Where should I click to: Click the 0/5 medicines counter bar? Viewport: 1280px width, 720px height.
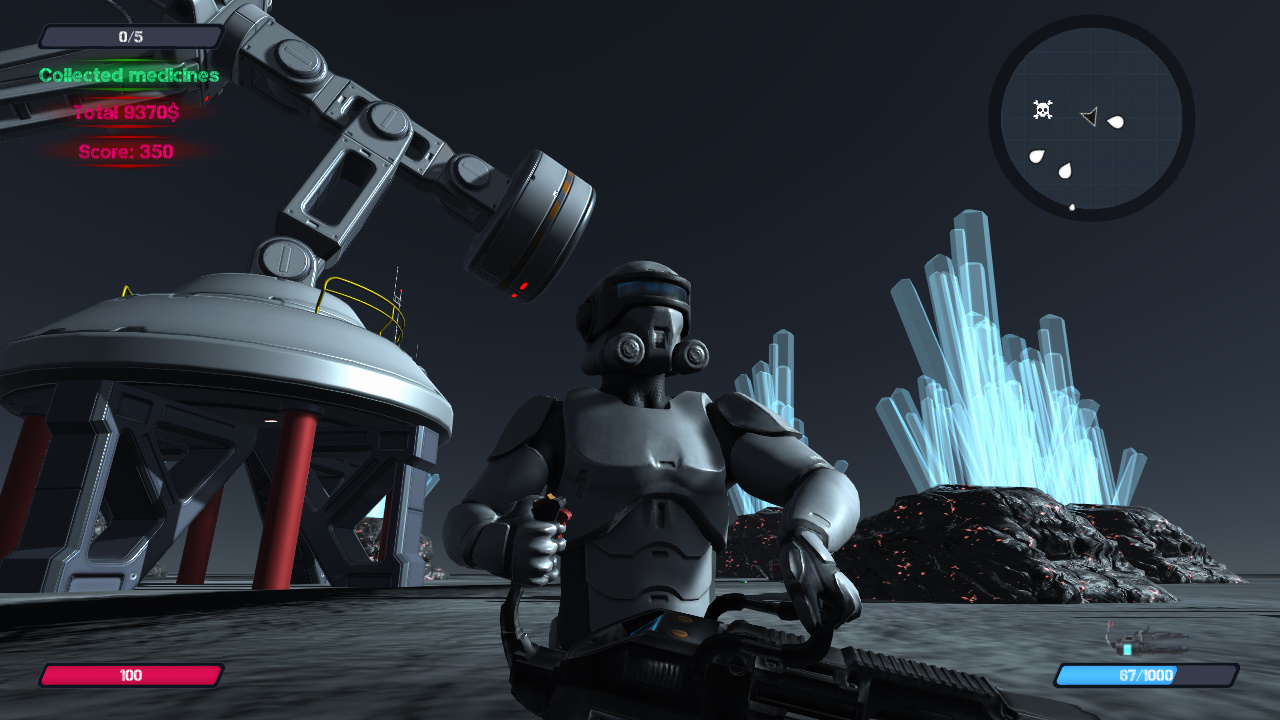click(130, 35)
